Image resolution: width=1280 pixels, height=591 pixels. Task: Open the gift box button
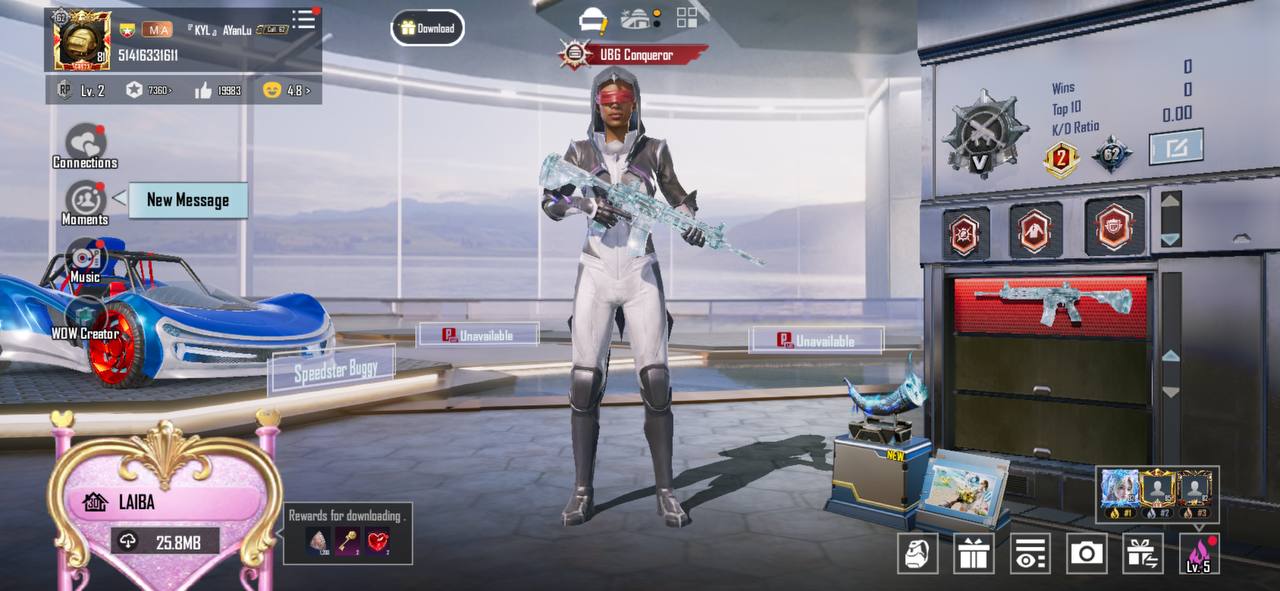click(x=973, y=553)
